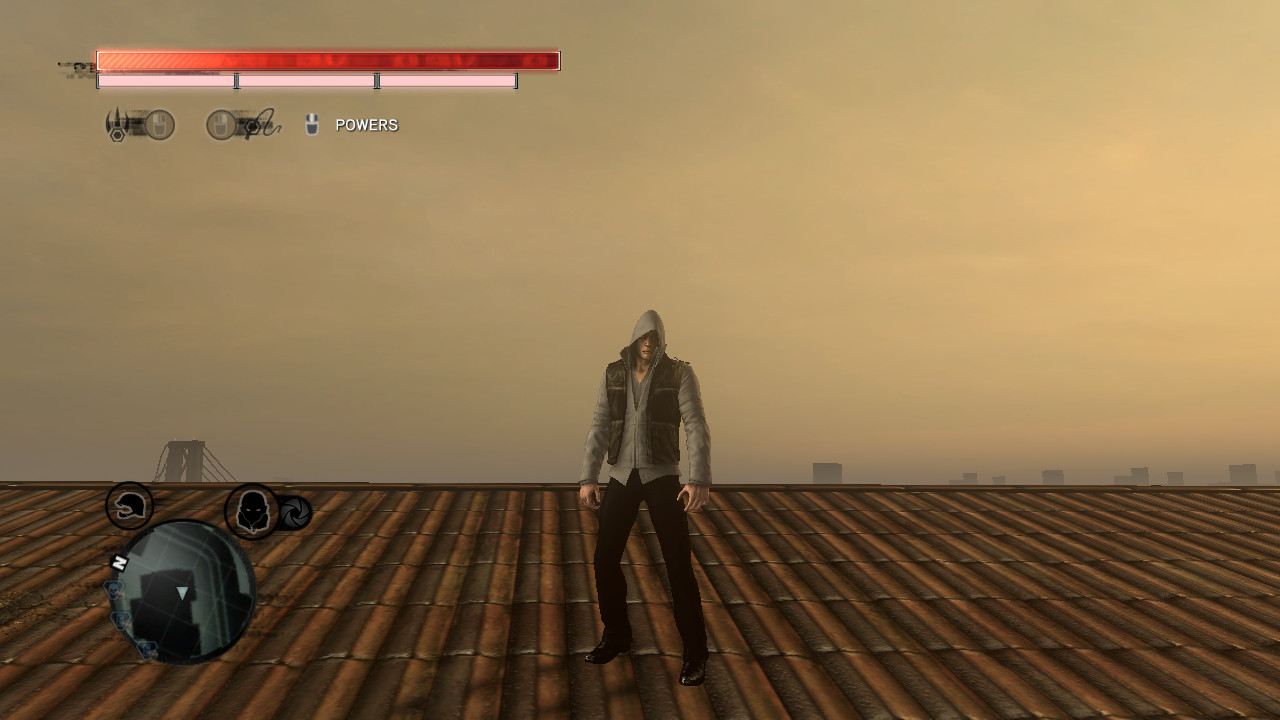Click the middle mouse icon beside POWERS label
The image size is (1280, 720).
(312, 123)
